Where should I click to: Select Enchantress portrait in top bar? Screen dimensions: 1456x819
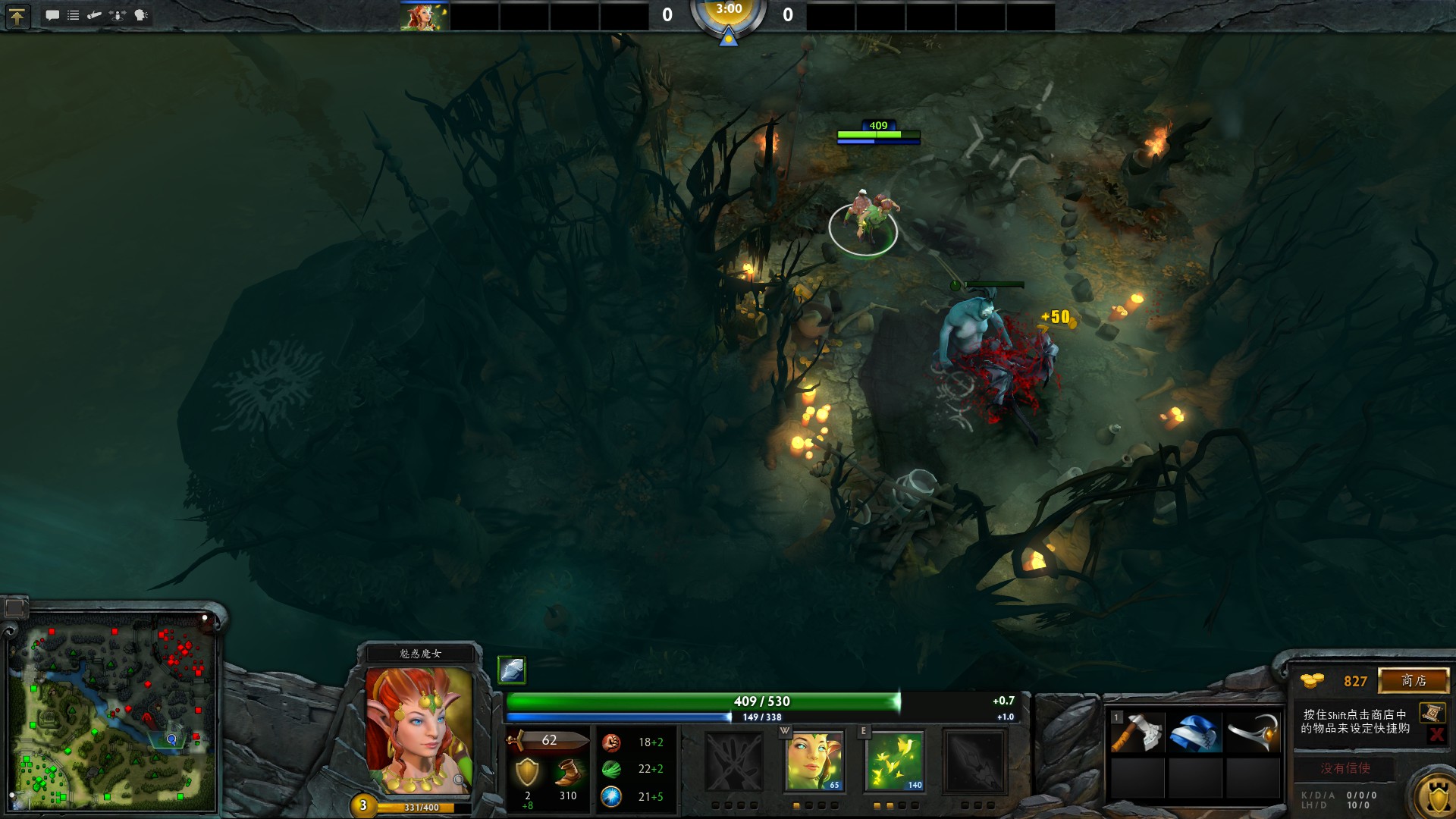[x=425, y=16]
